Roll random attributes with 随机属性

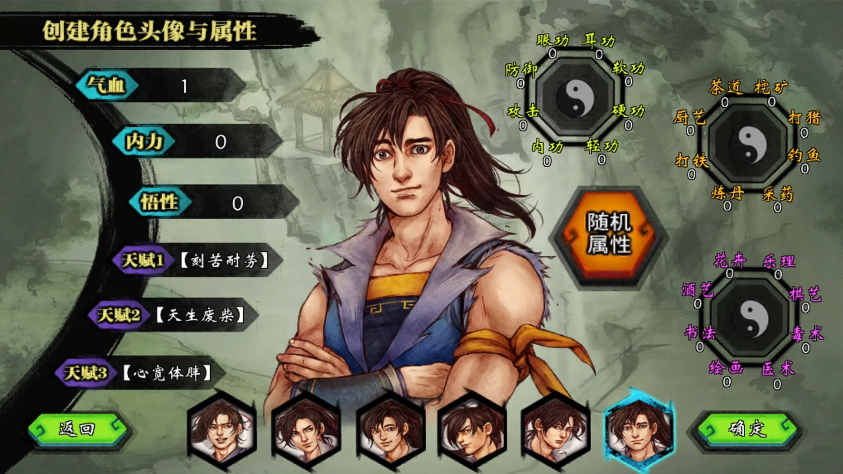607,235
